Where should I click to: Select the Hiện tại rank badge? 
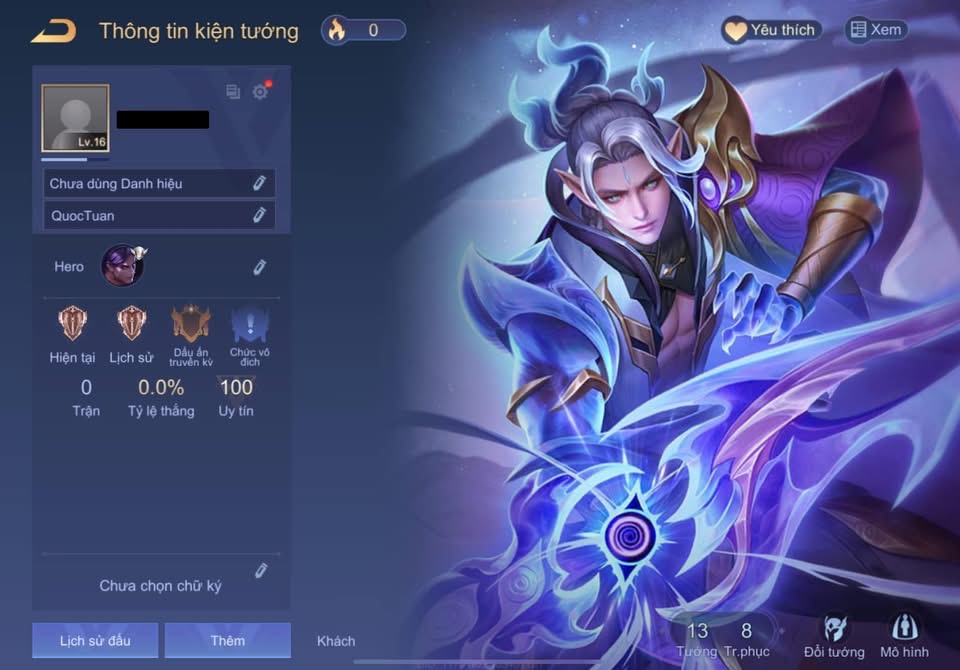[x=72, y=324]
